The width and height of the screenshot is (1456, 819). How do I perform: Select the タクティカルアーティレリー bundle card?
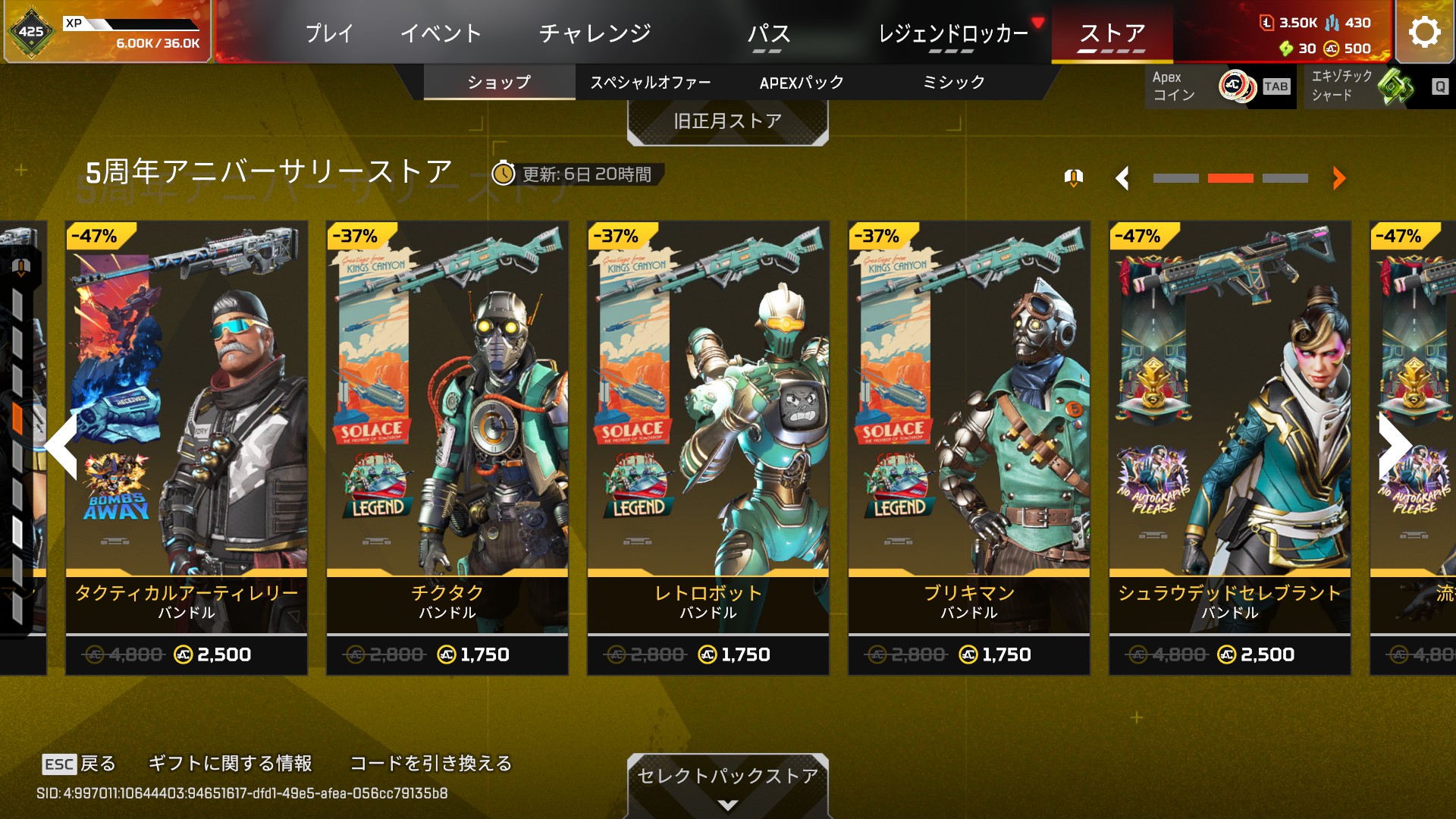pyautogui.click(x=187, y=447)
